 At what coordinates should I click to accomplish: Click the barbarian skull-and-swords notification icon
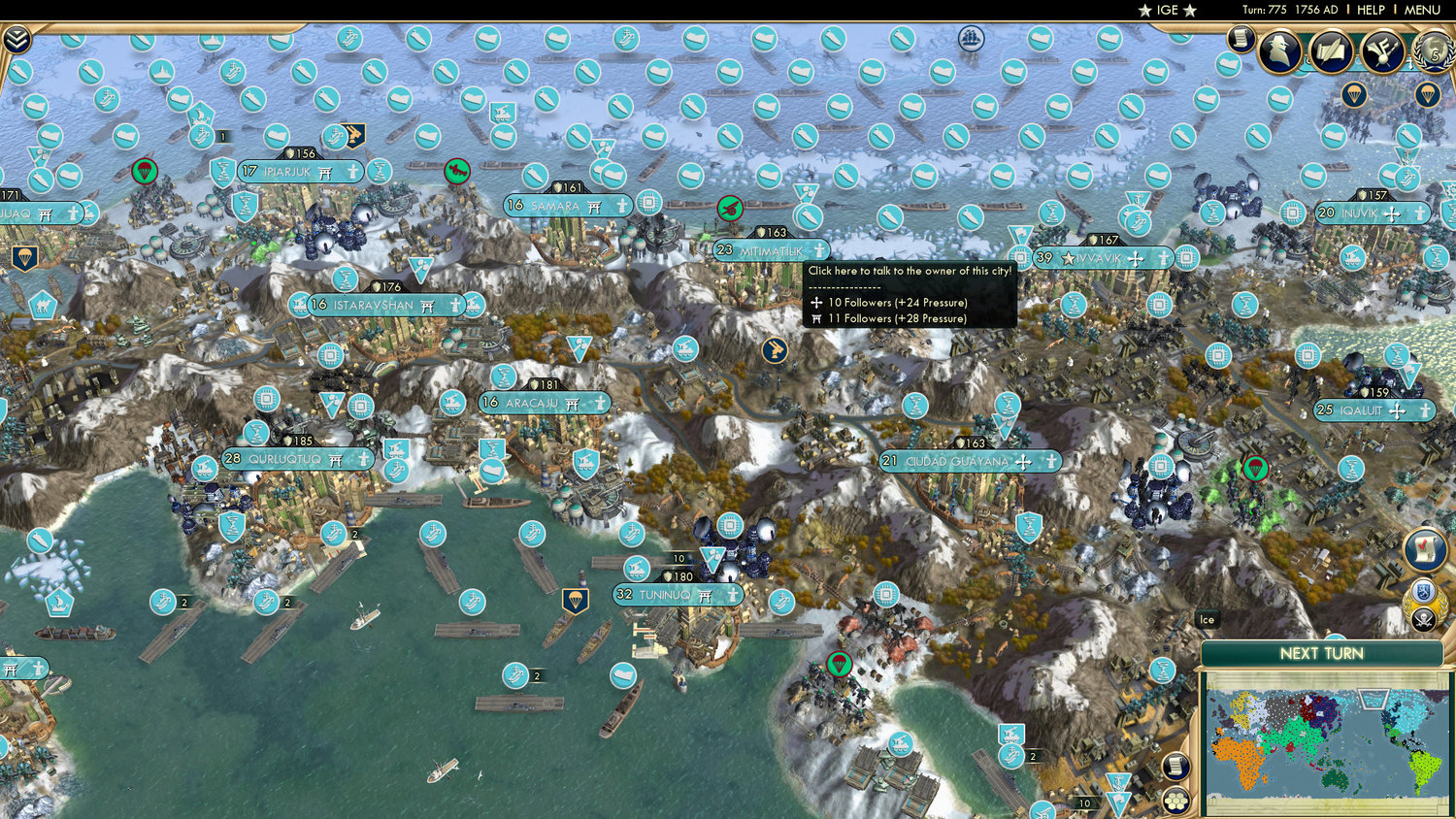[1423, 618]
